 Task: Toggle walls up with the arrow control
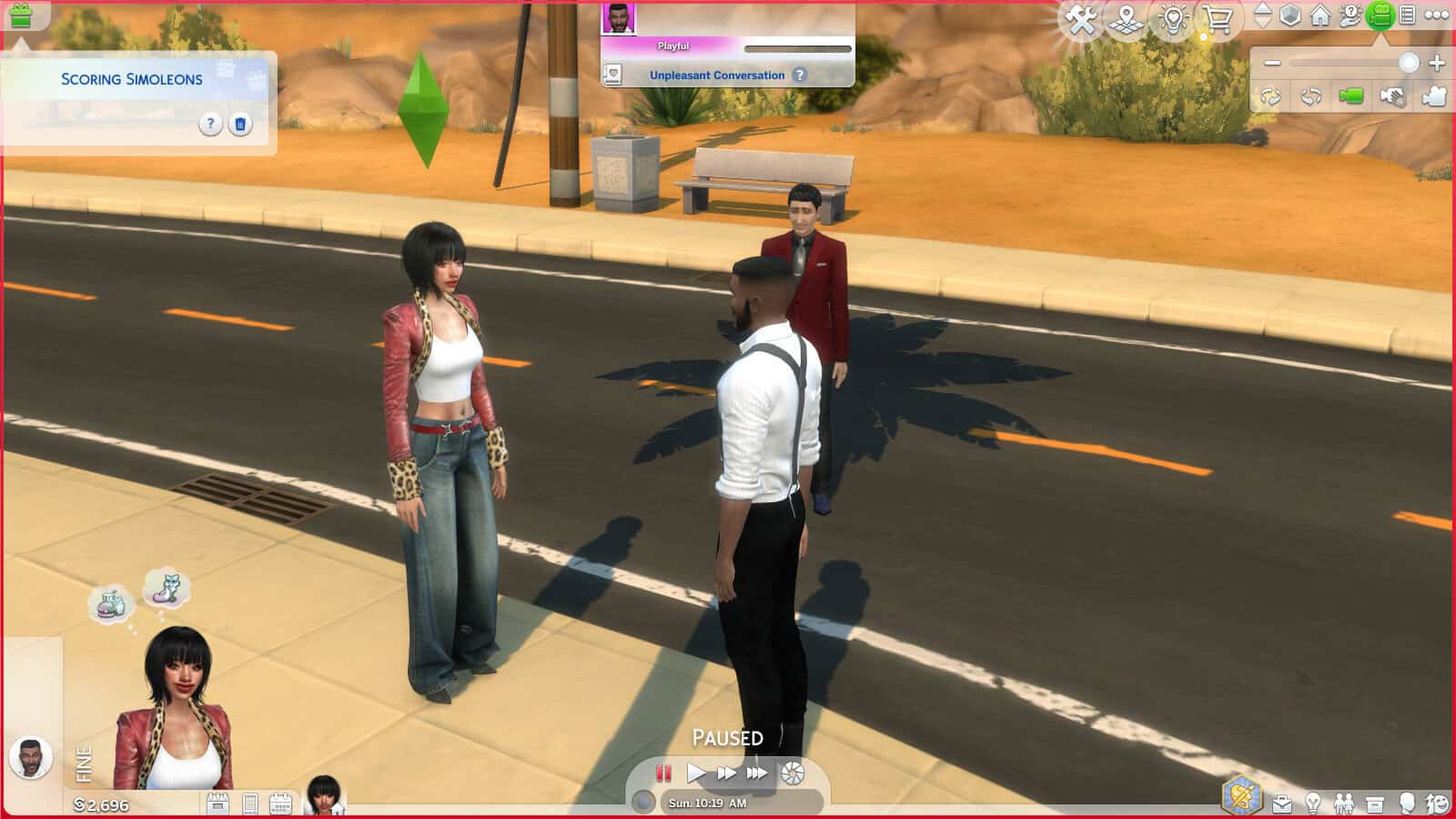click(1263, 14)
